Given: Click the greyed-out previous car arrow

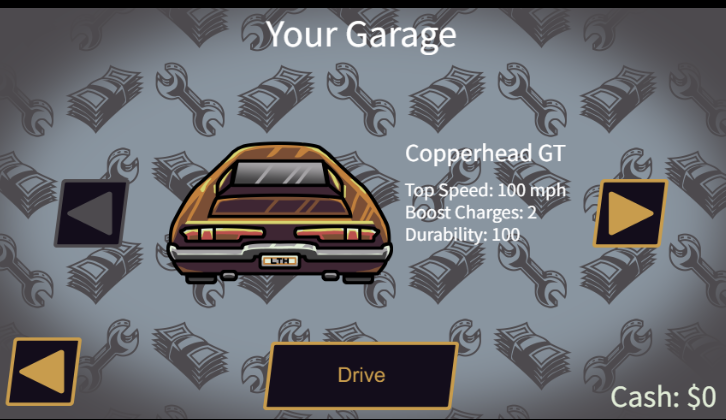Looking at the screenshot, I should point(91,213).
